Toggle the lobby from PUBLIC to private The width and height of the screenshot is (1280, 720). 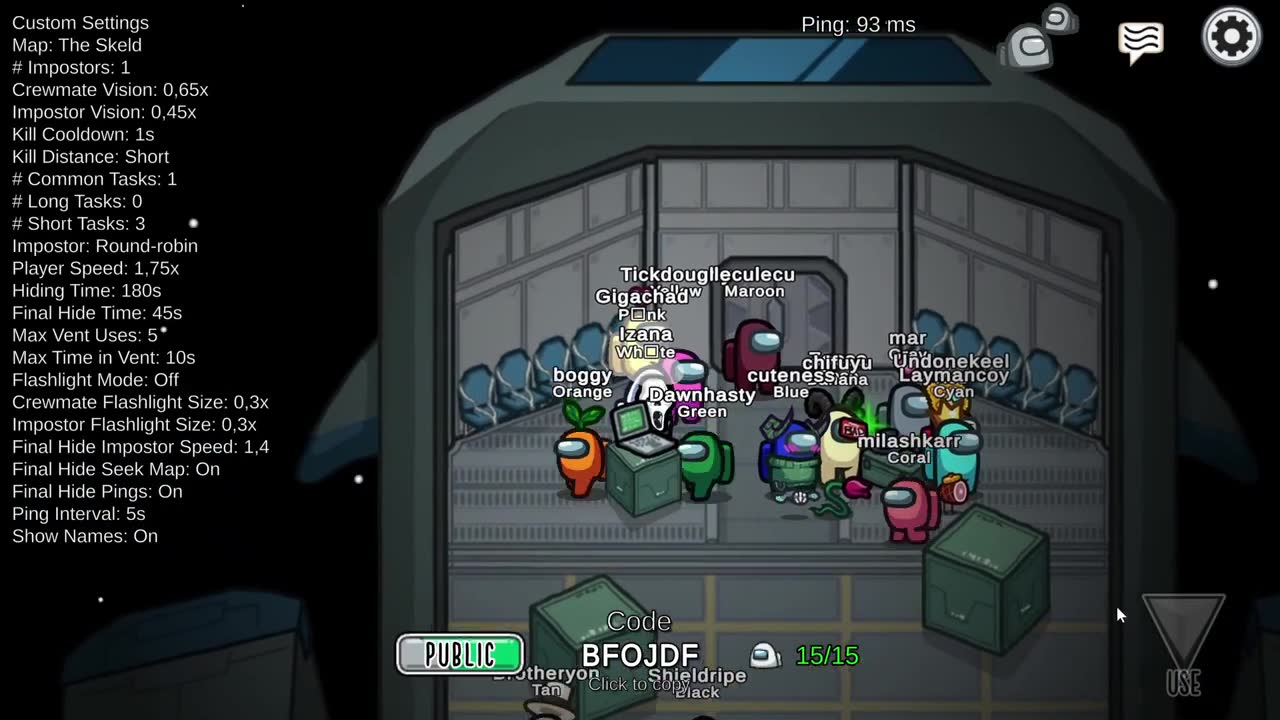[x=459, y=654]
